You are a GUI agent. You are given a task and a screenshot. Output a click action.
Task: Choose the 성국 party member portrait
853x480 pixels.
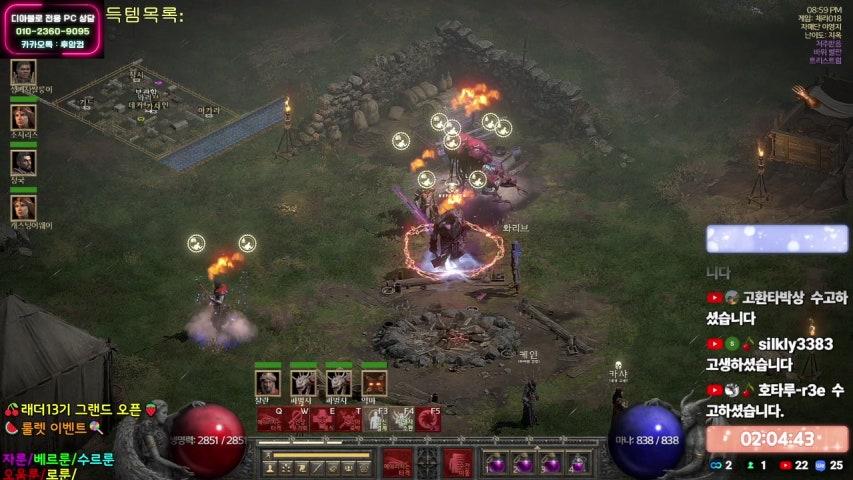(x=23, y=162)
